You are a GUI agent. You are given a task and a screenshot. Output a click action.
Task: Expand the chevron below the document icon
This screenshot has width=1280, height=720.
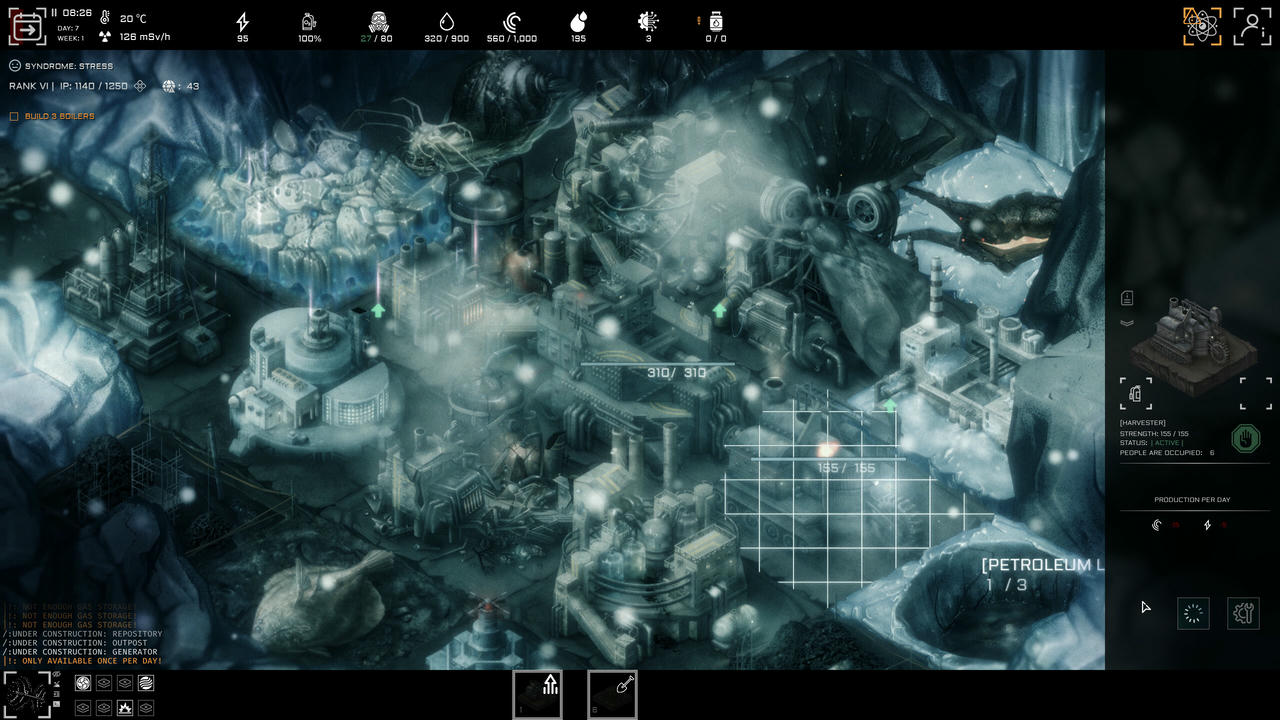1127,323
